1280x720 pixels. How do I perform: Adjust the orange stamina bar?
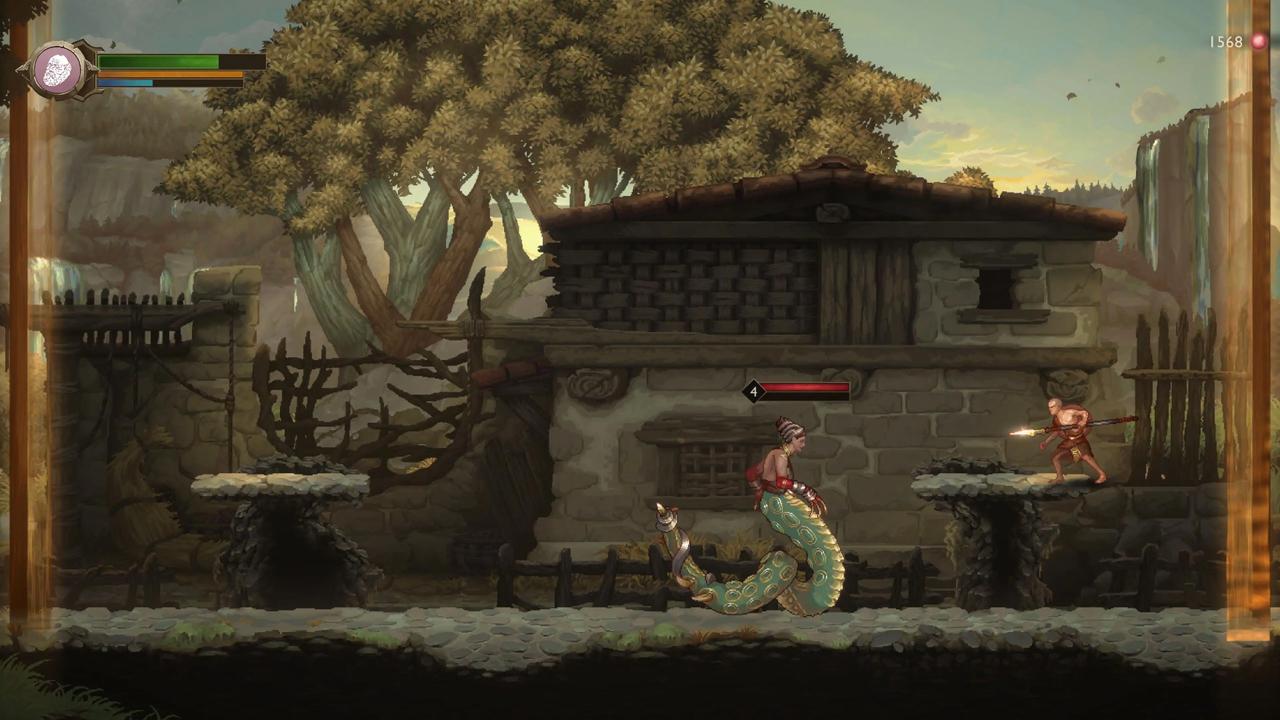click(x=165, y=72)
